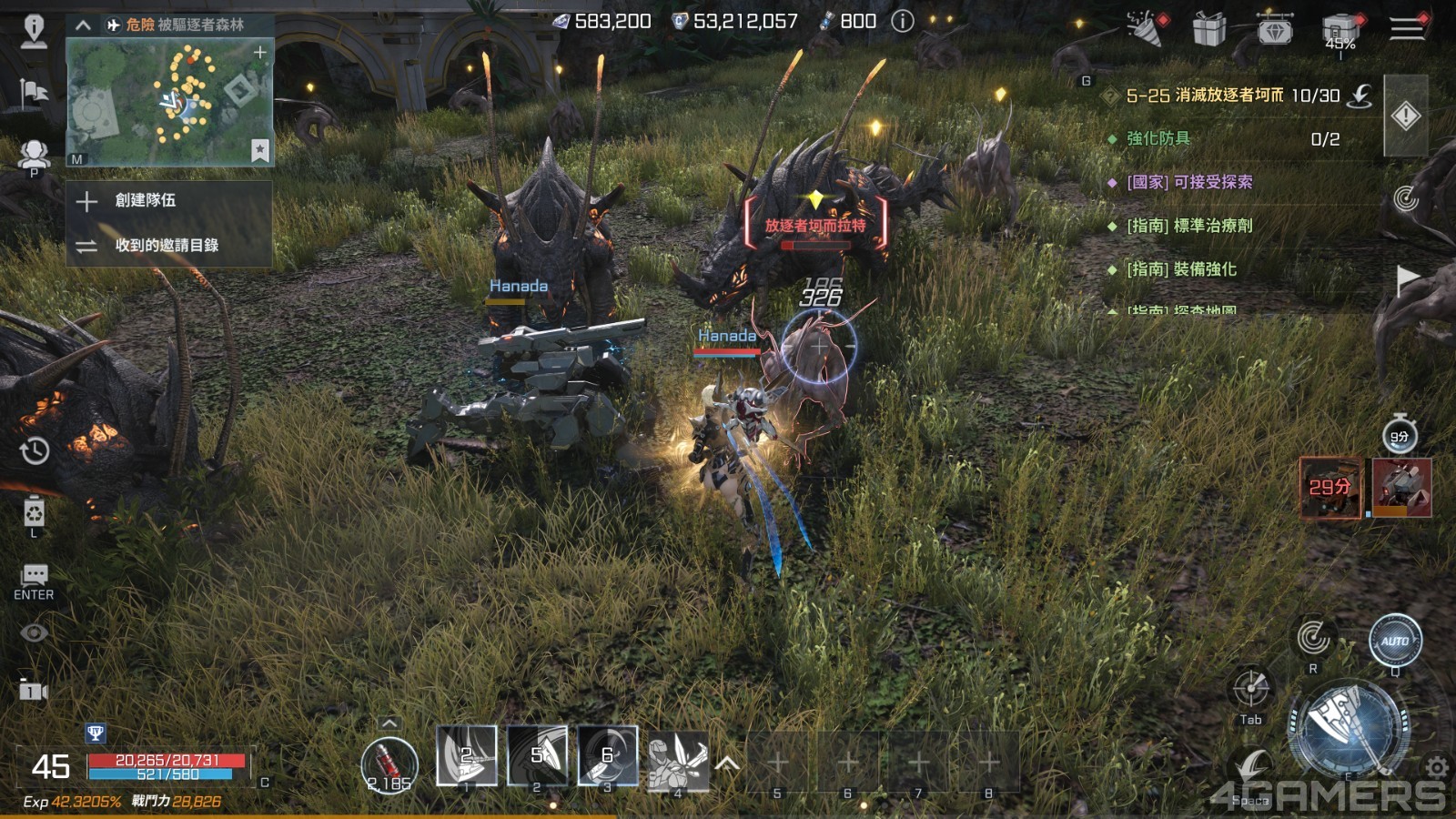
Task: Click the gift box icon
Action: 1208,28
